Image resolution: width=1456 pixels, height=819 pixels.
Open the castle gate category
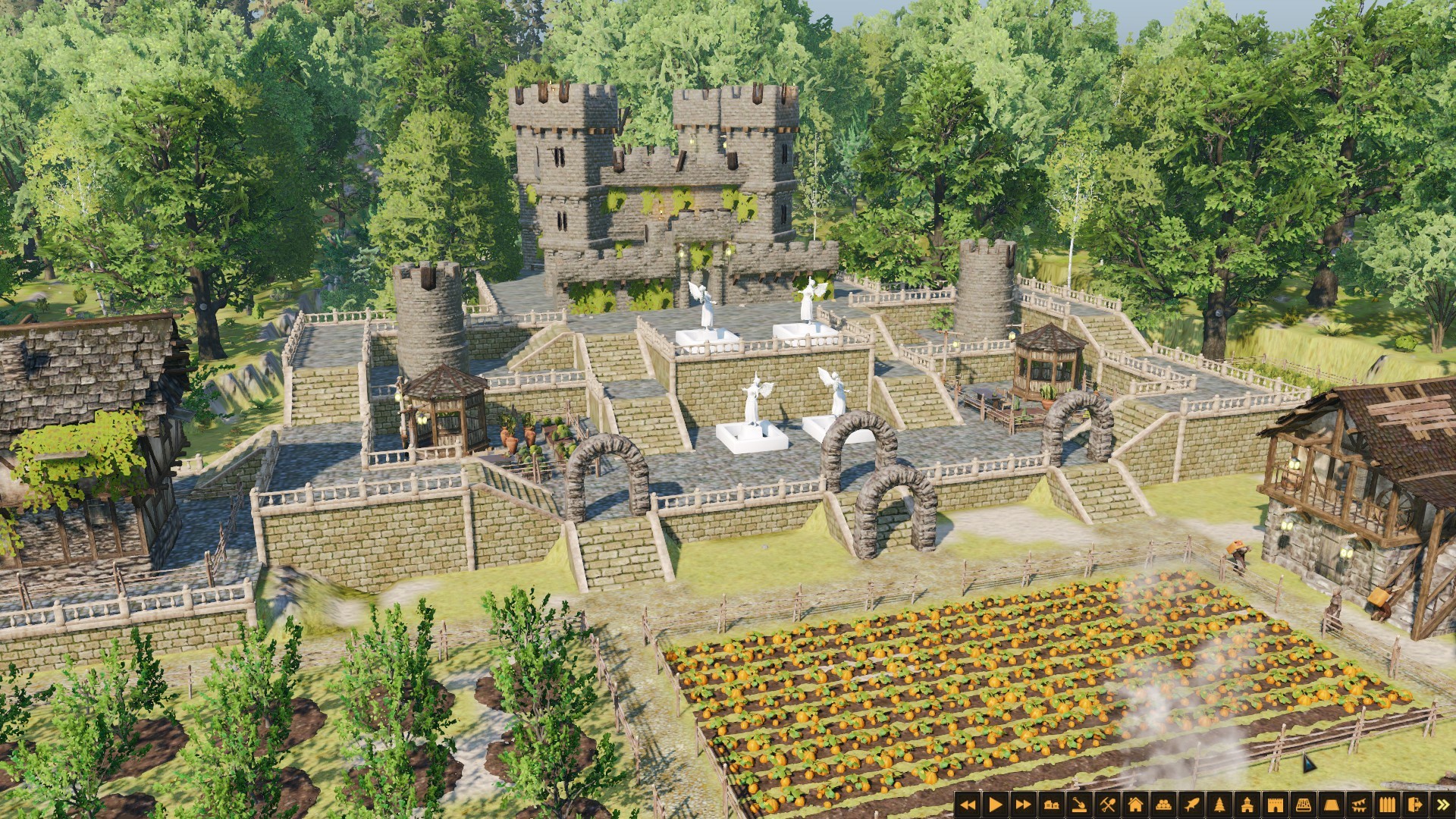[1276, 805]
